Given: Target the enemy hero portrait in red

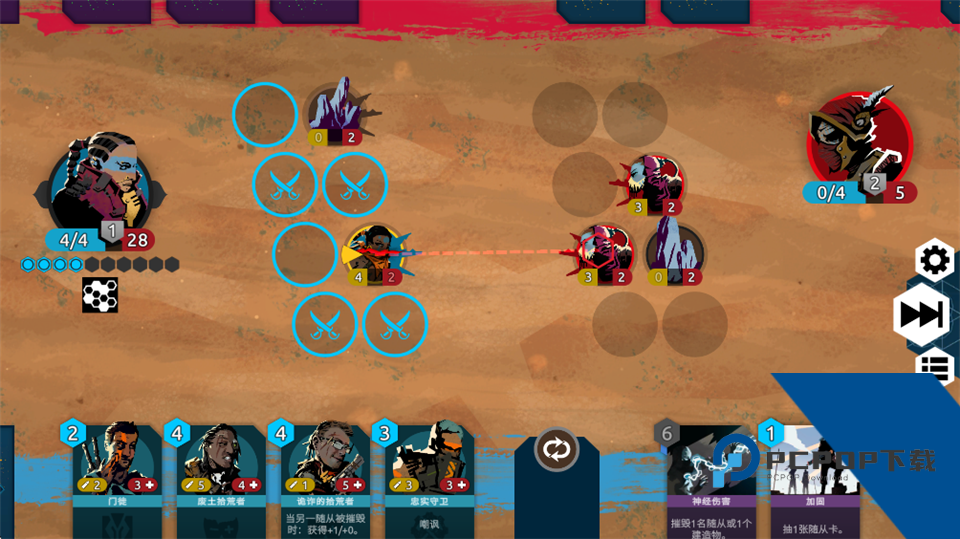Looking at the screenshot, I should [x=859, y=142].
